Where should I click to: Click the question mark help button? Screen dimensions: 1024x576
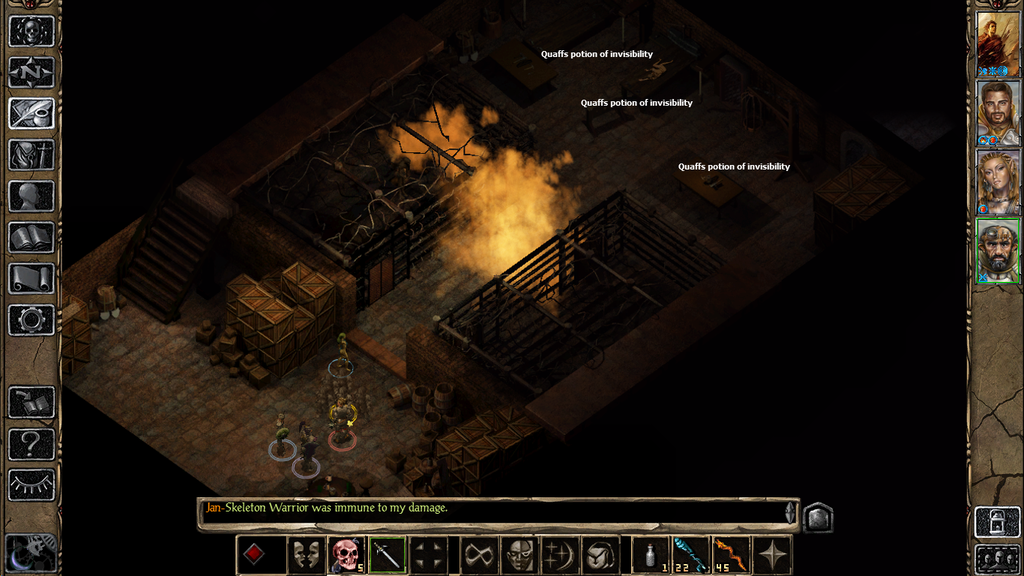point(31,443)
